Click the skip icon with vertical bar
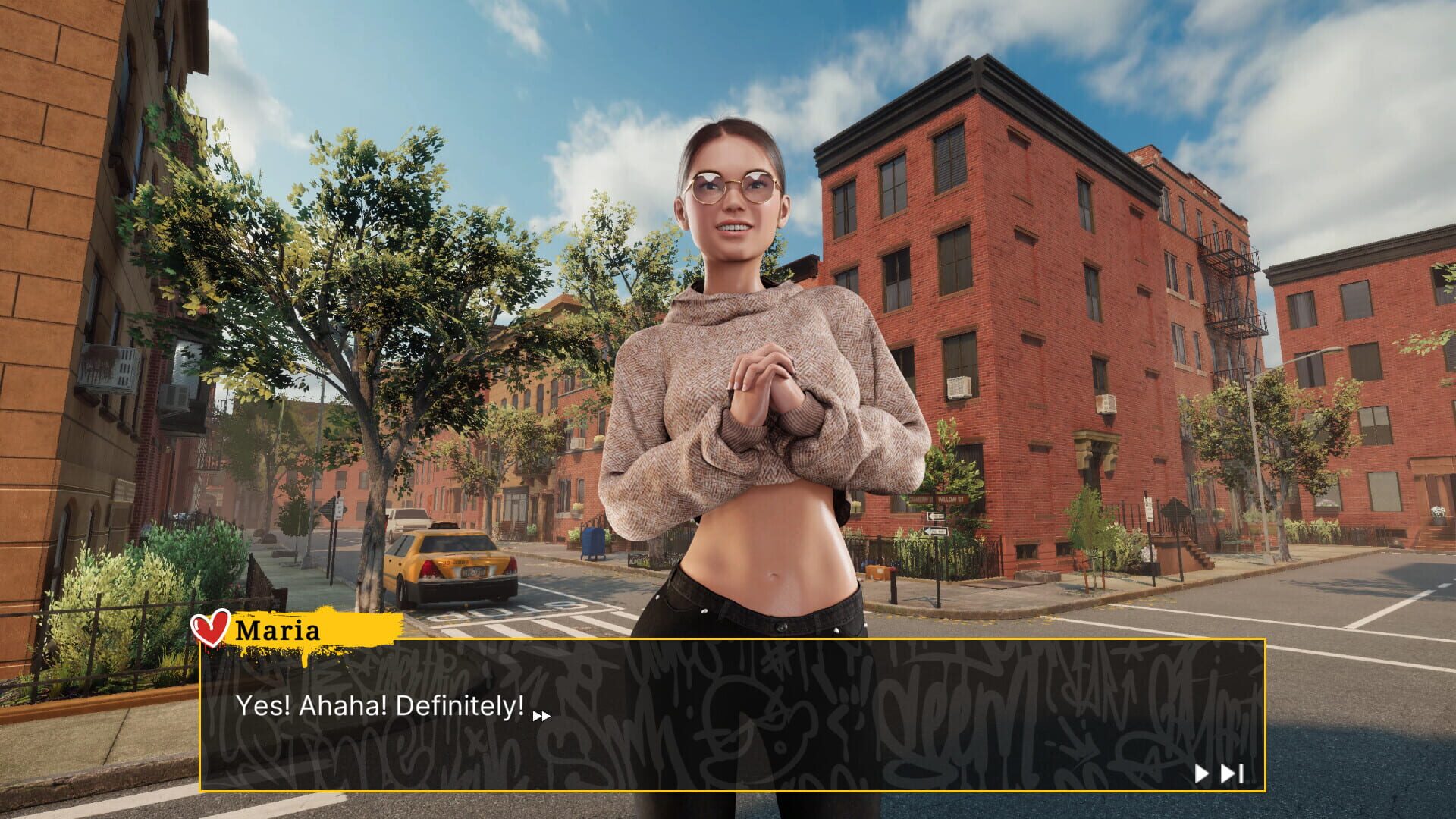This screenshot has height=819, width=1456. click(1232, 773)
